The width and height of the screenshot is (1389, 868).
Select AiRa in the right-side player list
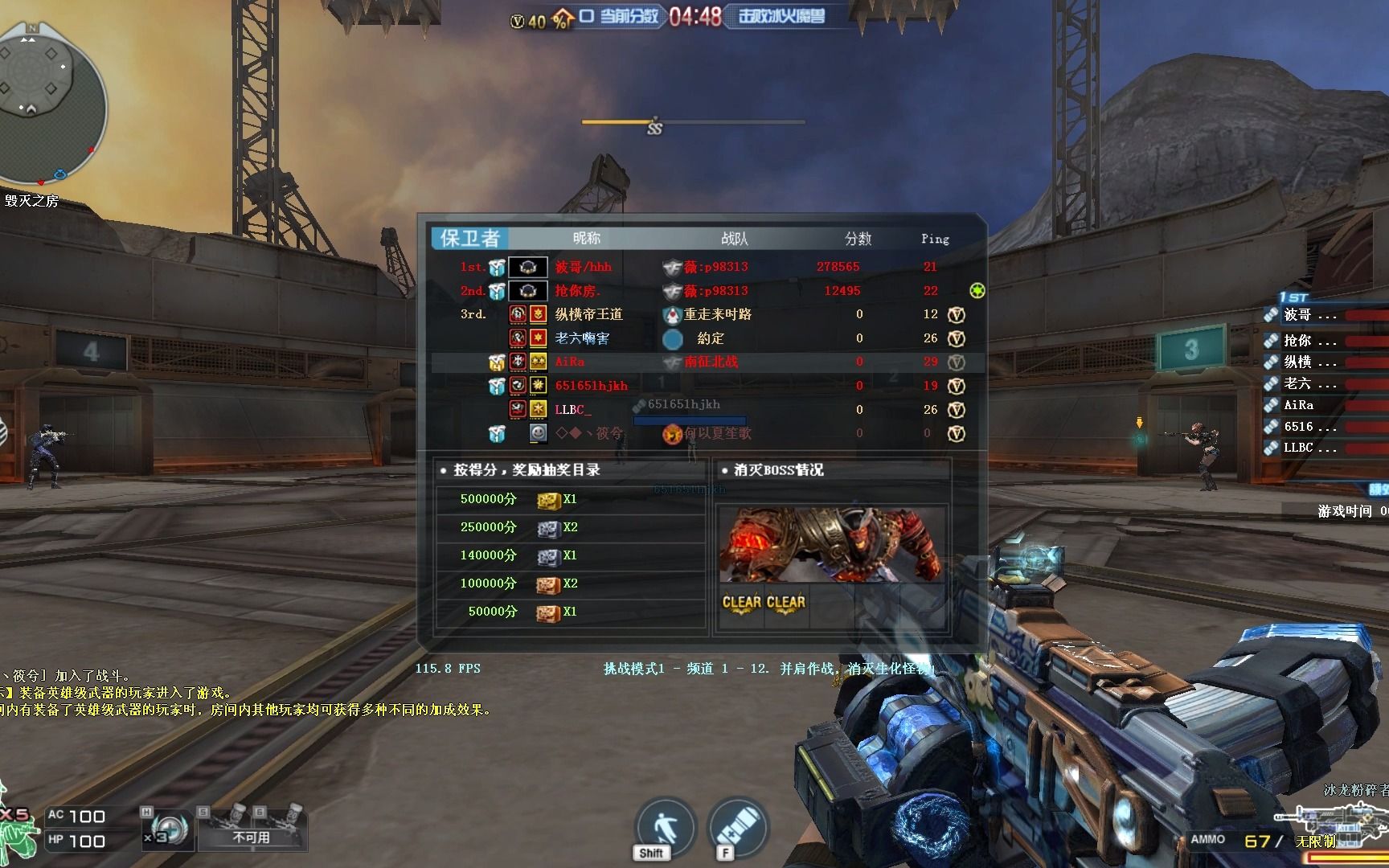point(1299,405)
